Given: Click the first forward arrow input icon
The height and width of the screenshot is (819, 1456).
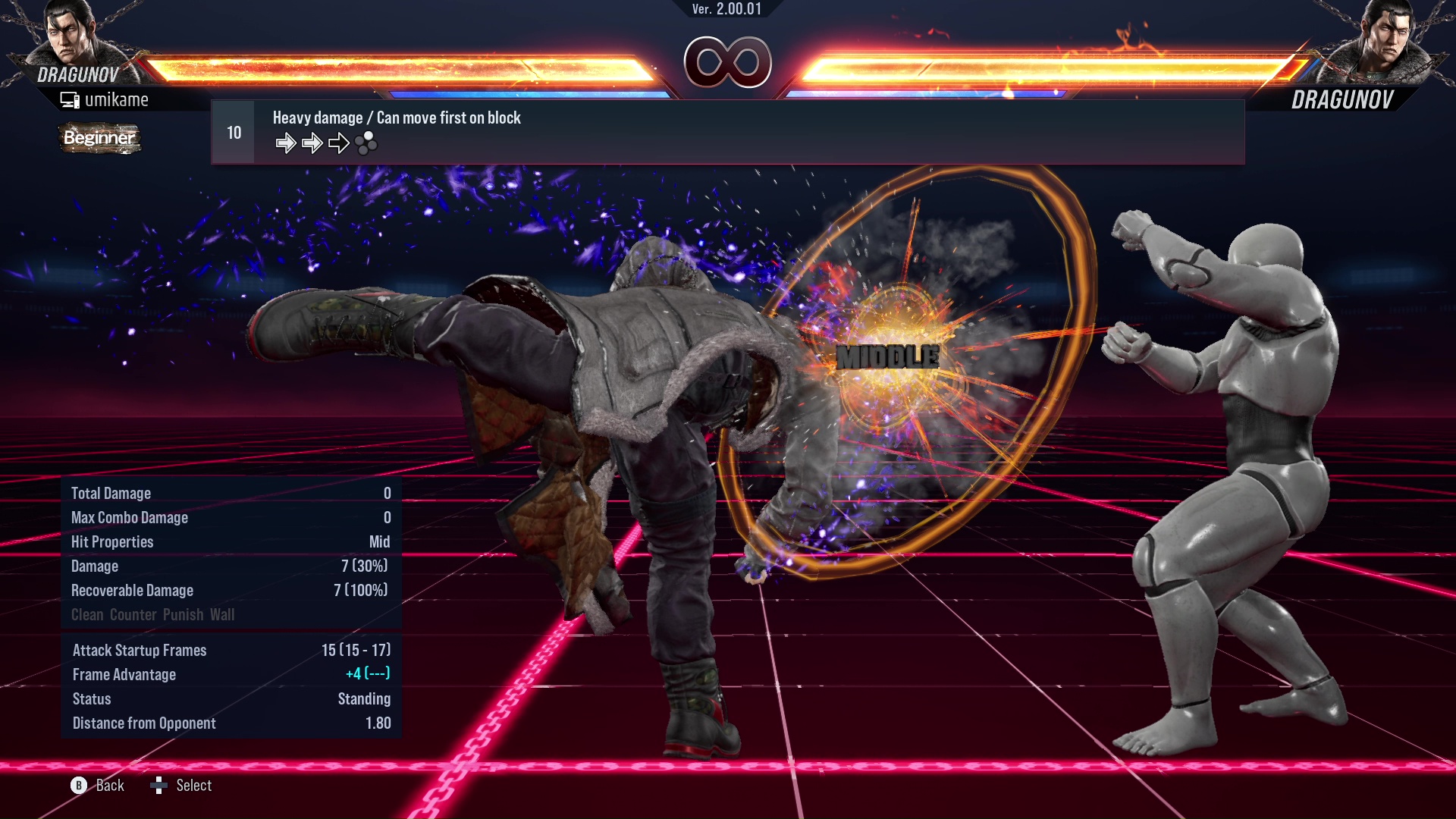Looking at the screenshot, I should tap(287, 142).
